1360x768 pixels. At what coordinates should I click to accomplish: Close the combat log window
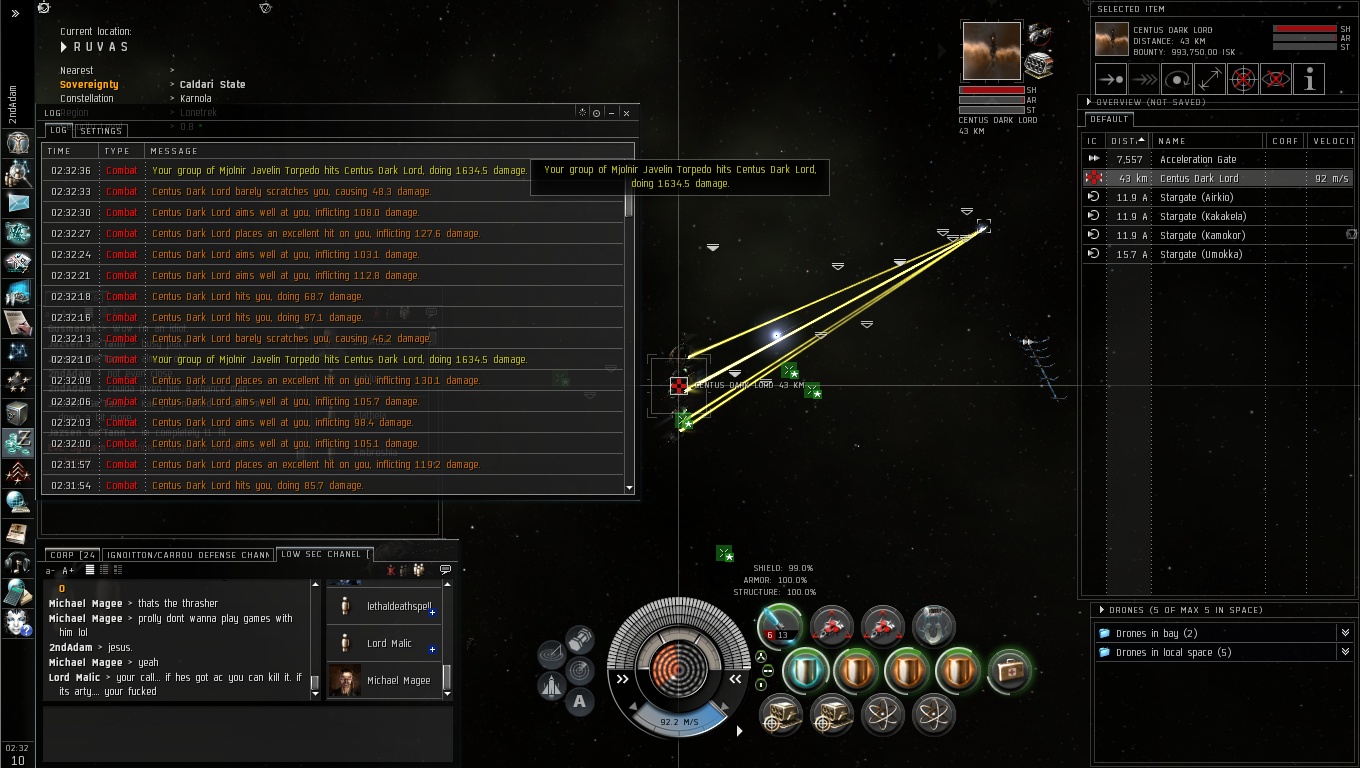point(626,113)
